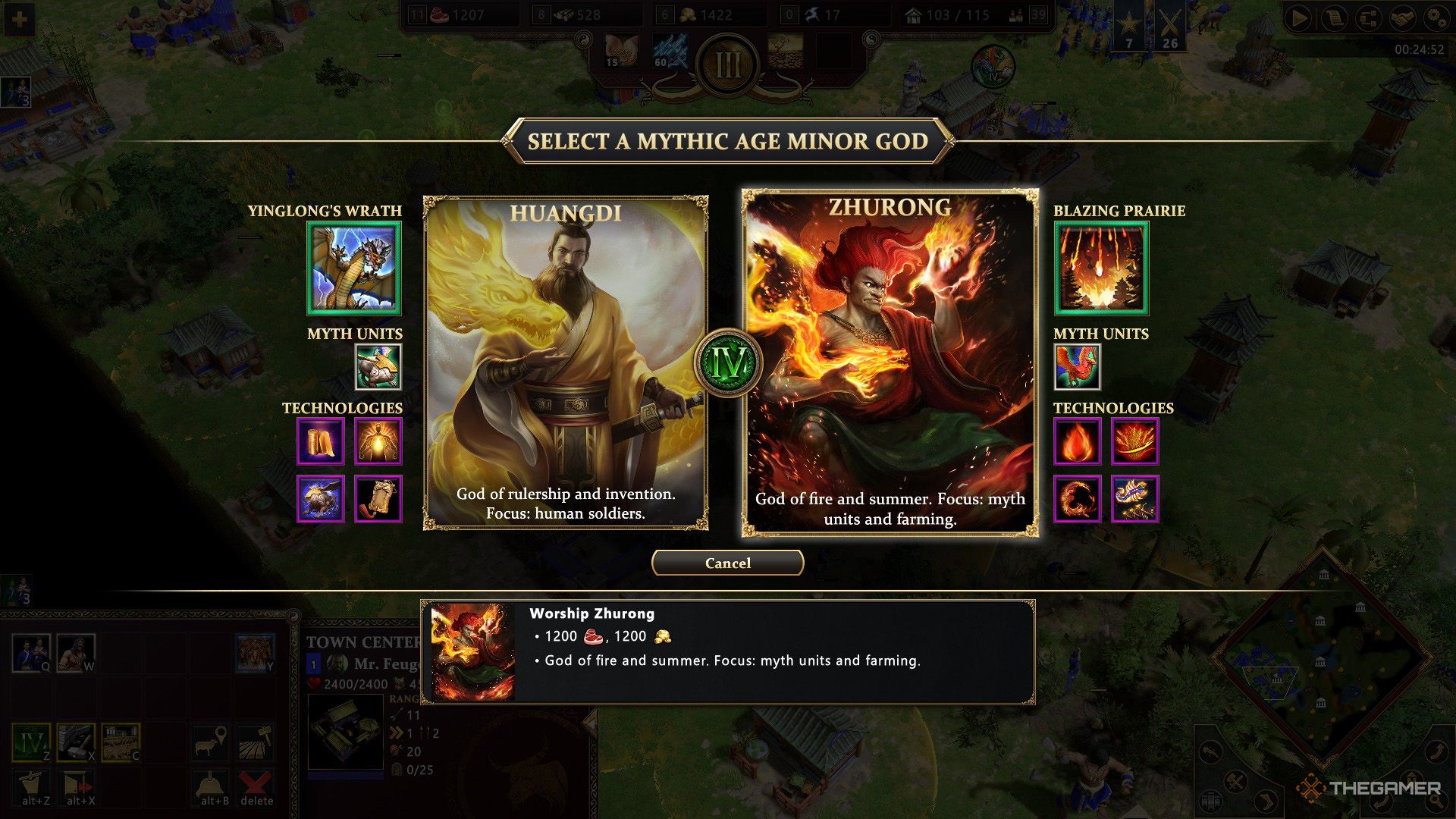Screen dimensions: 1456x819
Task: Click the flame technology icon under Zhurong
Action: pyautogui.click(x=1077, y=441)
